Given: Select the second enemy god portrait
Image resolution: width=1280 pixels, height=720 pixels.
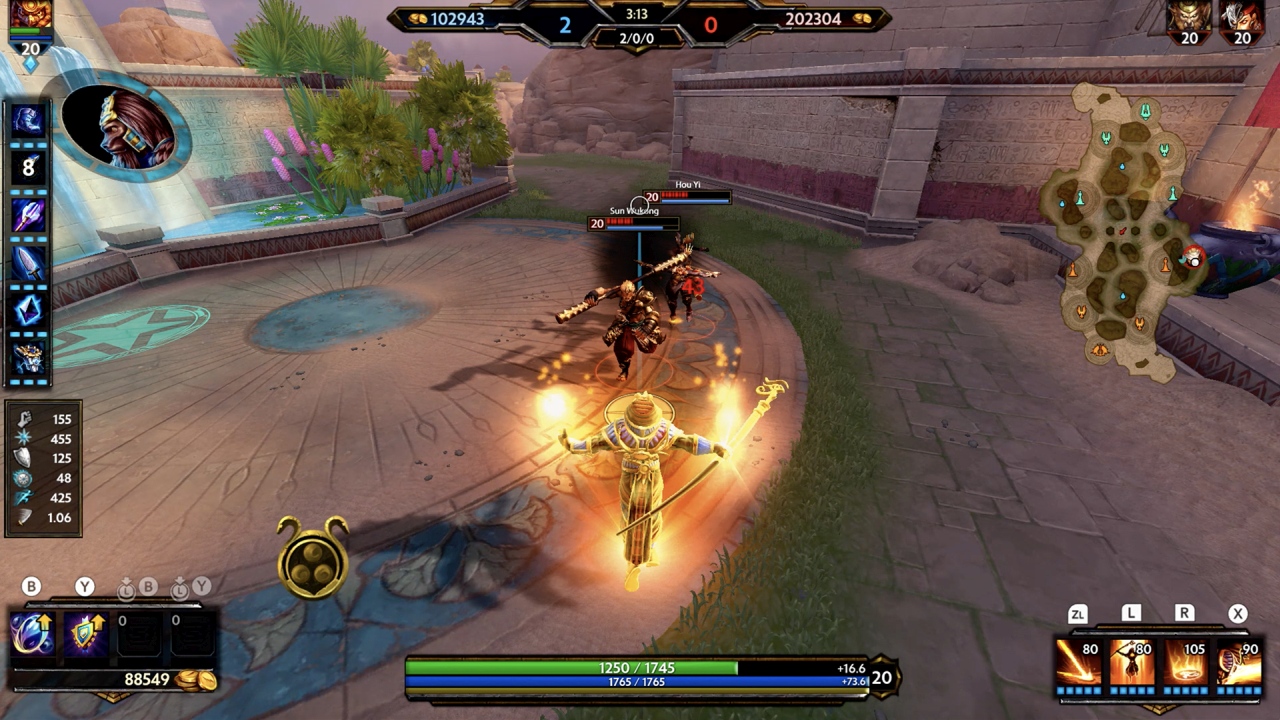Looking at the screenshot, I should 1241,20.
